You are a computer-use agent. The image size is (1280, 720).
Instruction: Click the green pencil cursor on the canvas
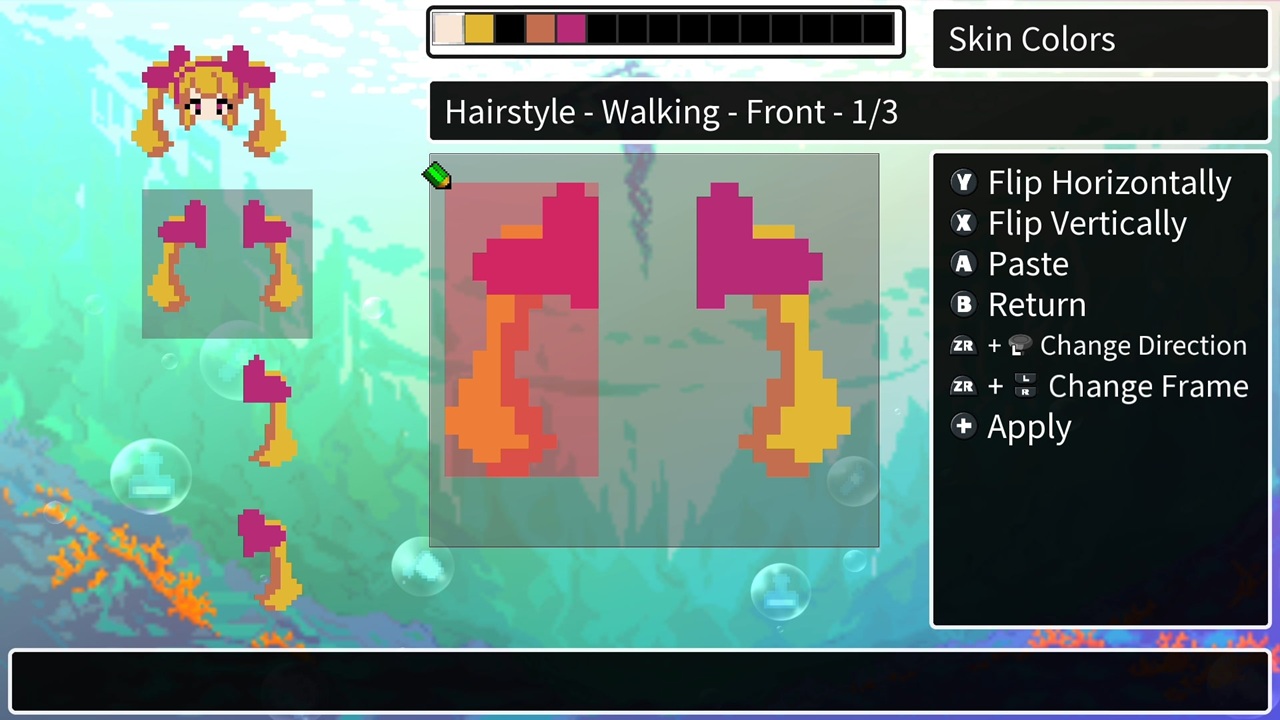point(437,177)
